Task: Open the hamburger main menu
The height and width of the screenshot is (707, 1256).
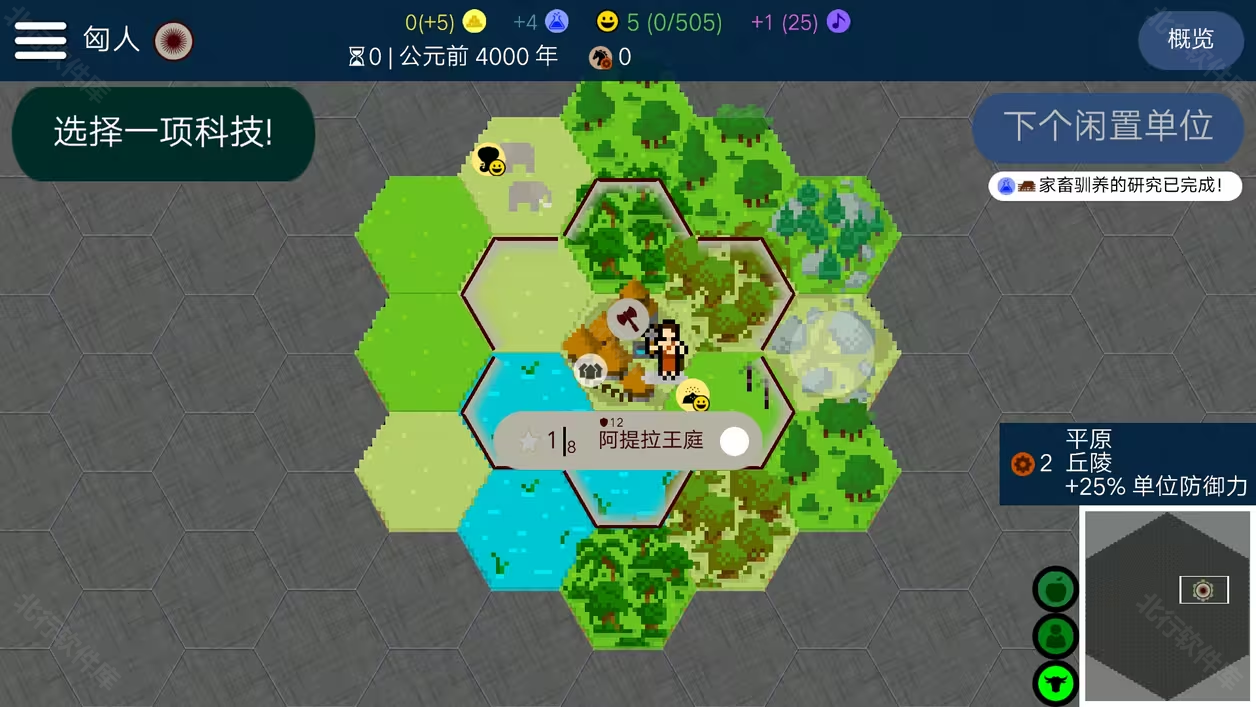Action: click(40, 40)
